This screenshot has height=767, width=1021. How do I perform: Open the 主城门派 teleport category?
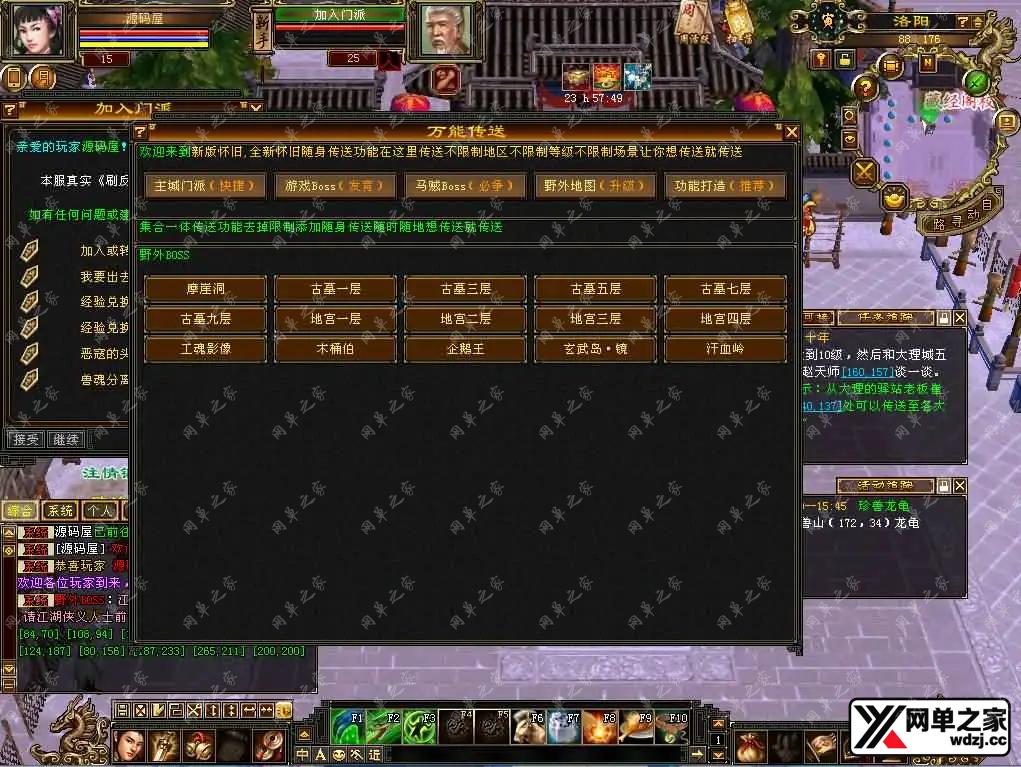205,185
